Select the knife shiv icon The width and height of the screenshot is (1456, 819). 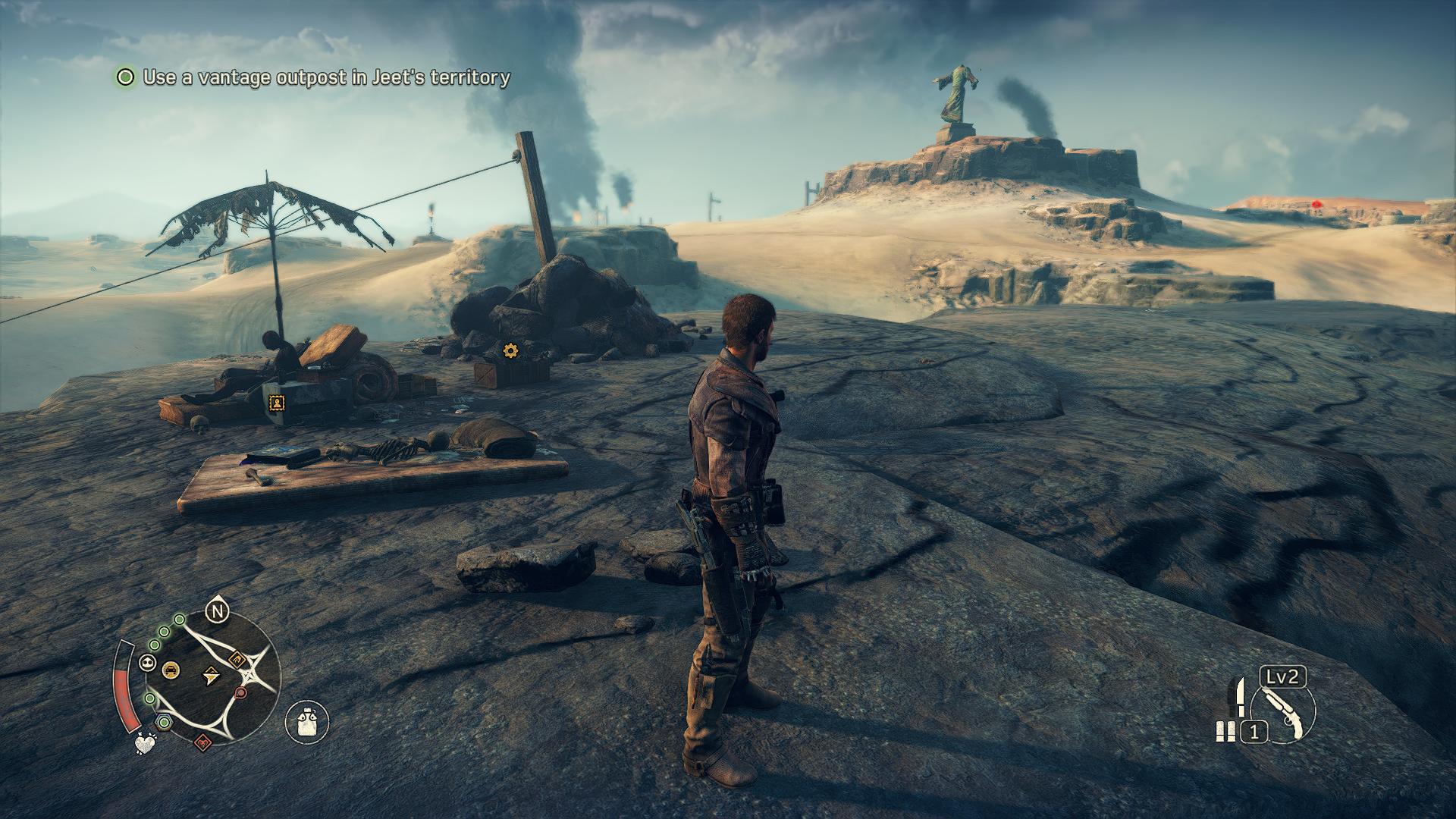(1241, 696)
